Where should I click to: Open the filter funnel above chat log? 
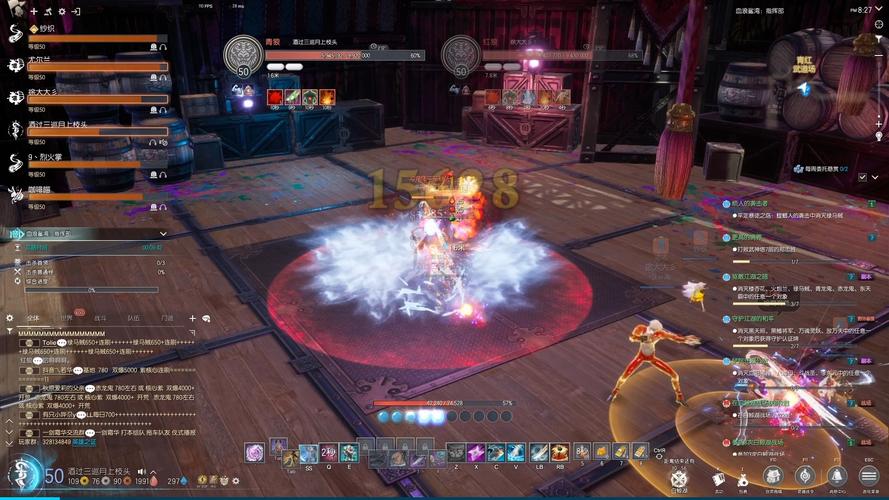click(9, 331)
